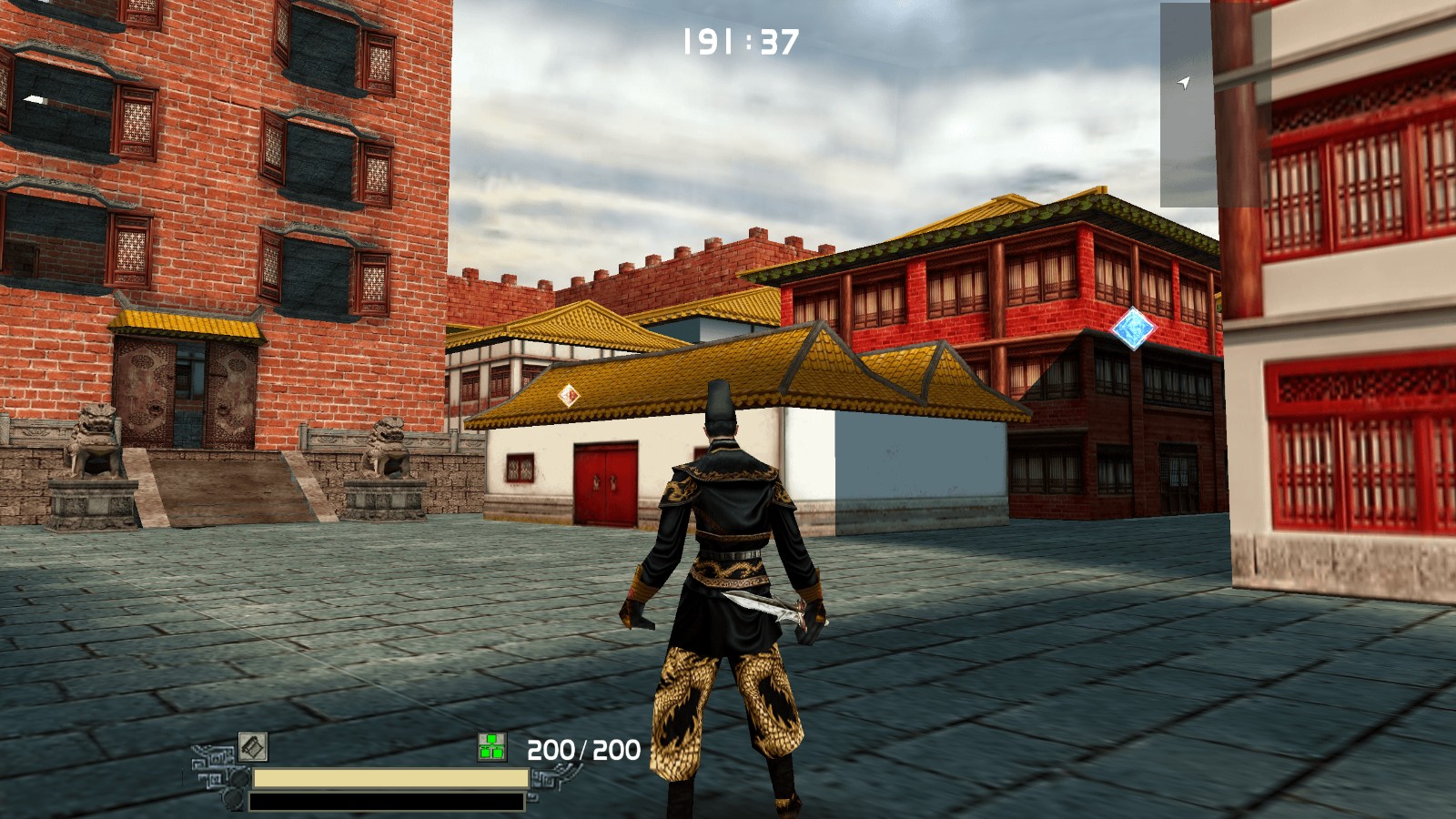Click the red diamond waypoint marker
This screenshot has width=1456, height=819.
click(569, 395)
